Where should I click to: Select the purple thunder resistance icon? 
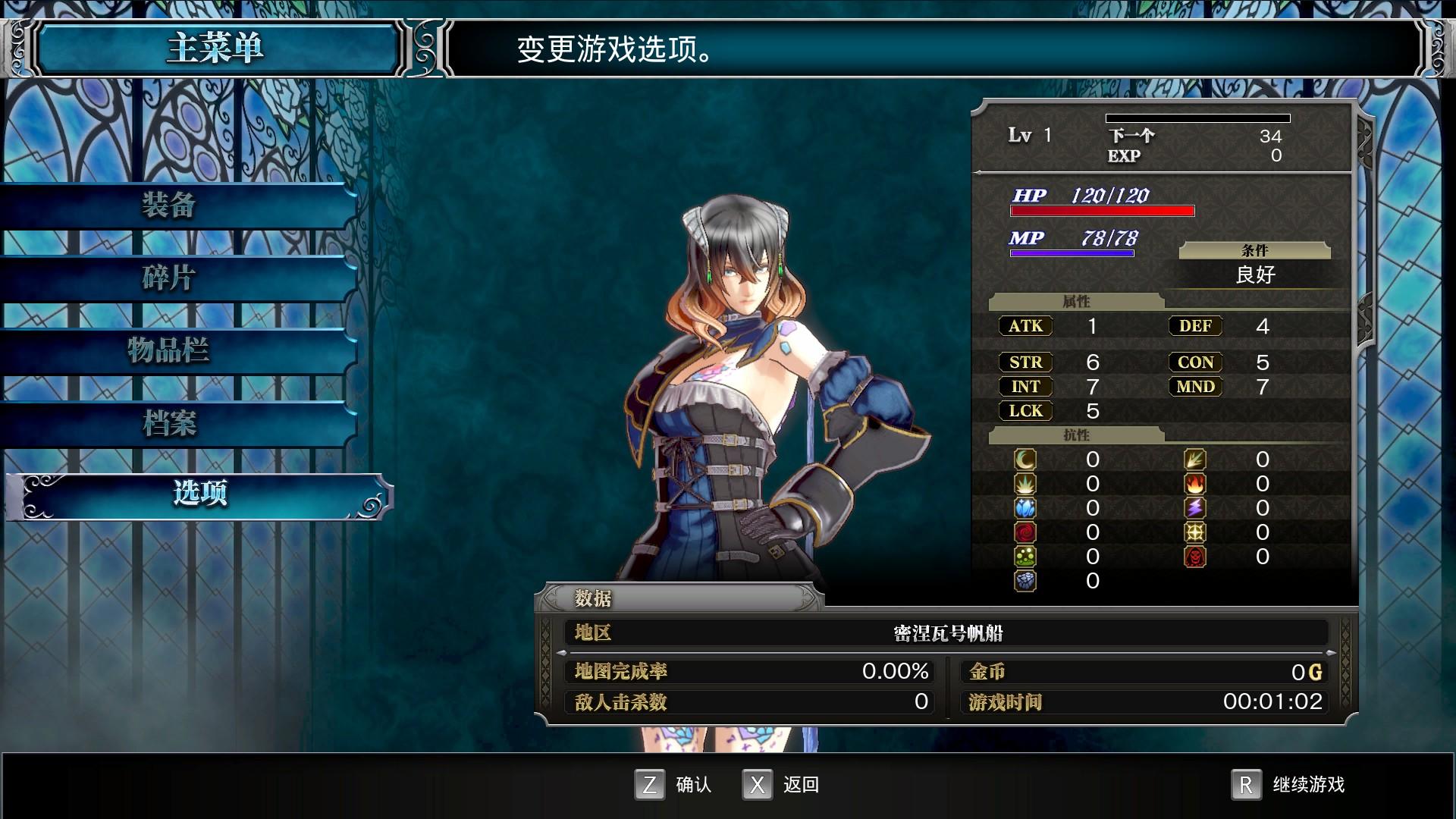[x=1194, y=508]
